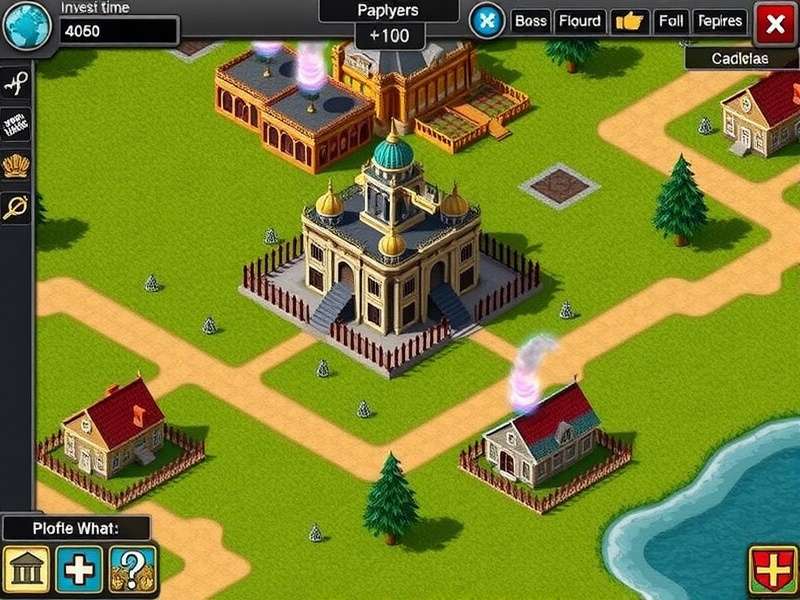
Task: Open the Fepires tab
Action: (x=719, y=21)
